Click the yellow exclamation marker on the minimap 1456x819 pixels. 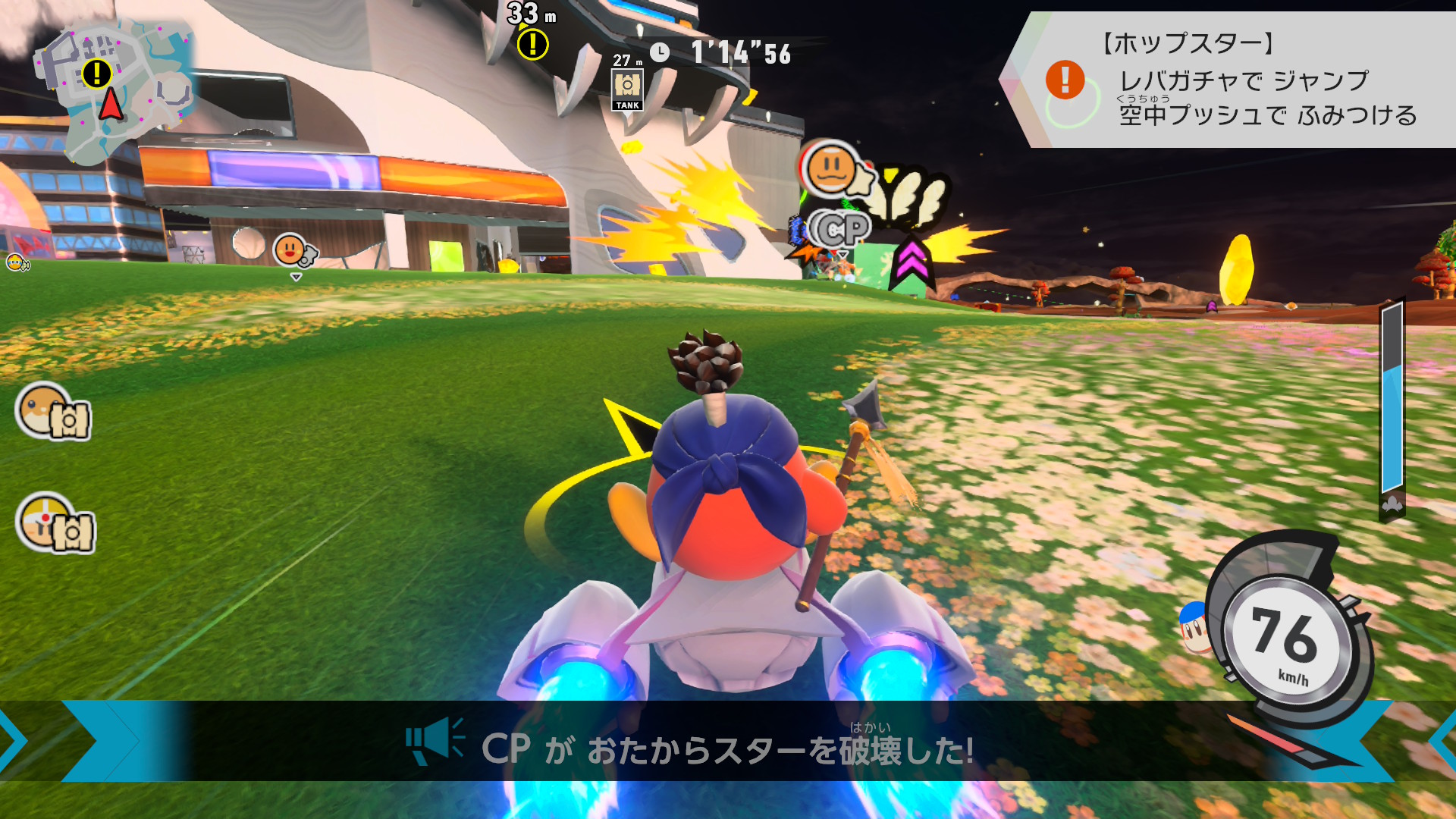(96, 74)
